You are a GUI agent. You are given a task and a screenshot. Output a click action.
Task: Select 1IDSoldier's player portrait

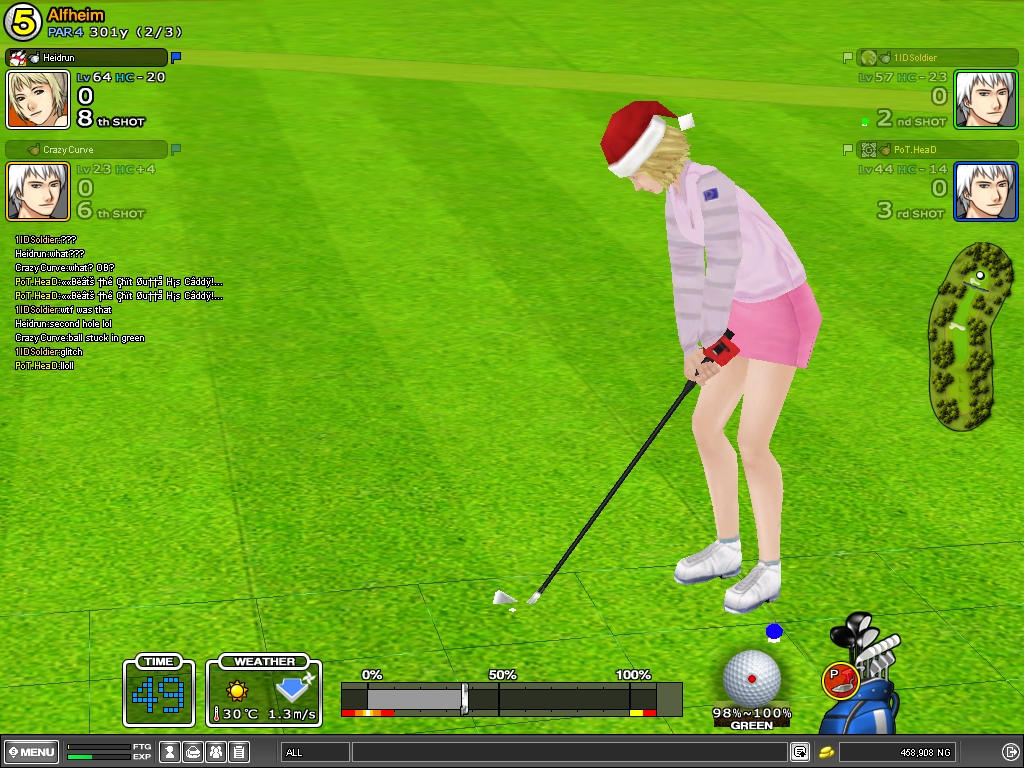point(985,100)
